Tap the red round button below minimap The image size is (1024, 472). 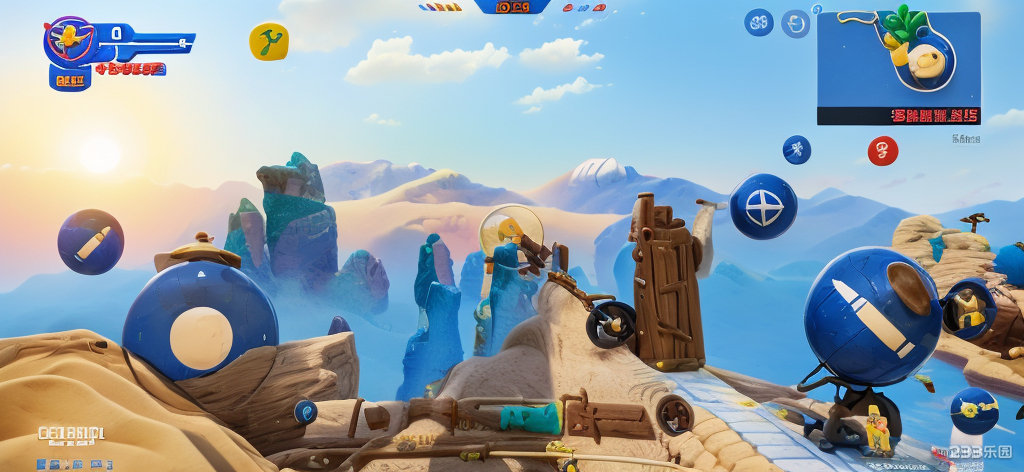pyautogui.click(x=882, y=151)
